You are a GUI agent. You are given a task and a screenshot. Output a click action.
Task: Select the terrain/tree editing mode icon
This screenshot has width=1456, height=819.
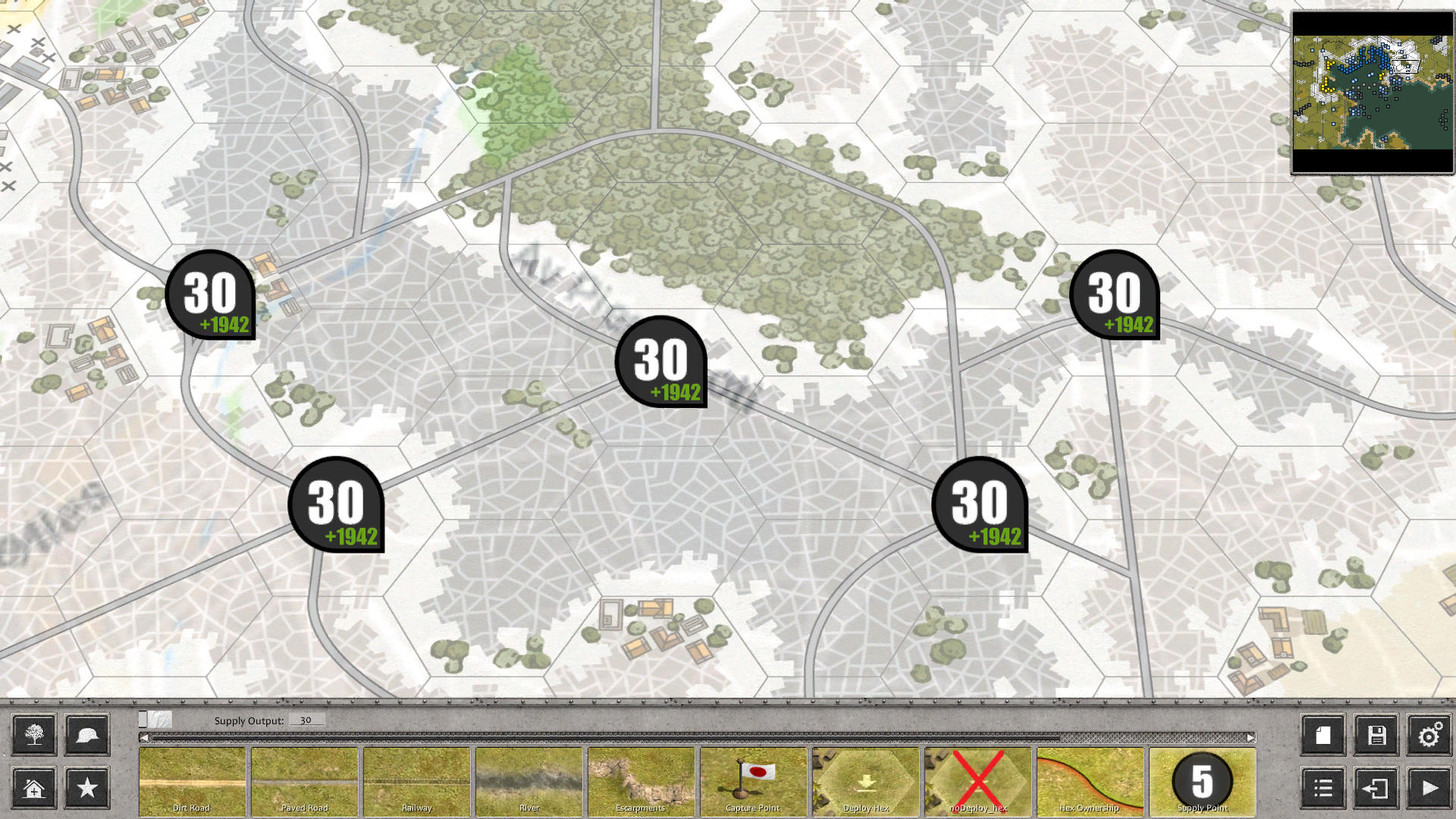coord(33,735)
